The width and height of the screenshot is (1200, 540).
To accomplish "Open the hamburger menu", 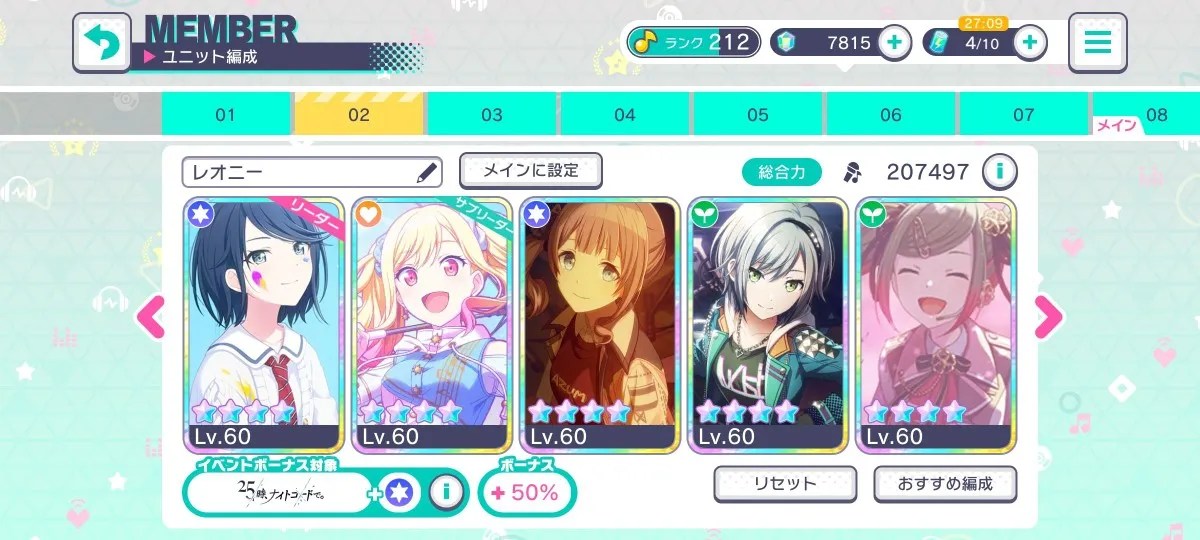I will (x=1097, y=42).
